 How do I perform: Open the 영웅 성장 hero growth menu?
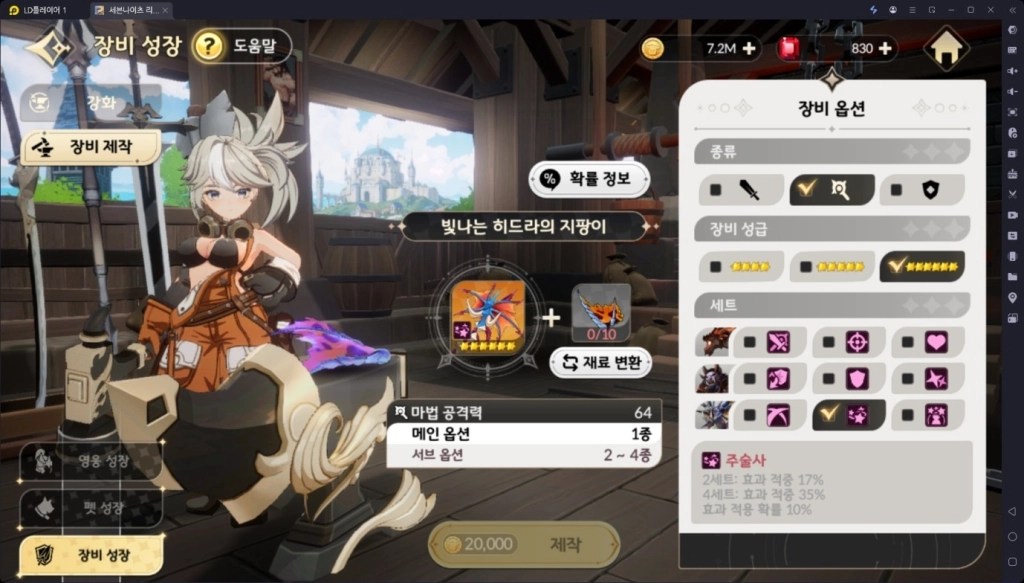pyautogui.click(x=91, y=461)
